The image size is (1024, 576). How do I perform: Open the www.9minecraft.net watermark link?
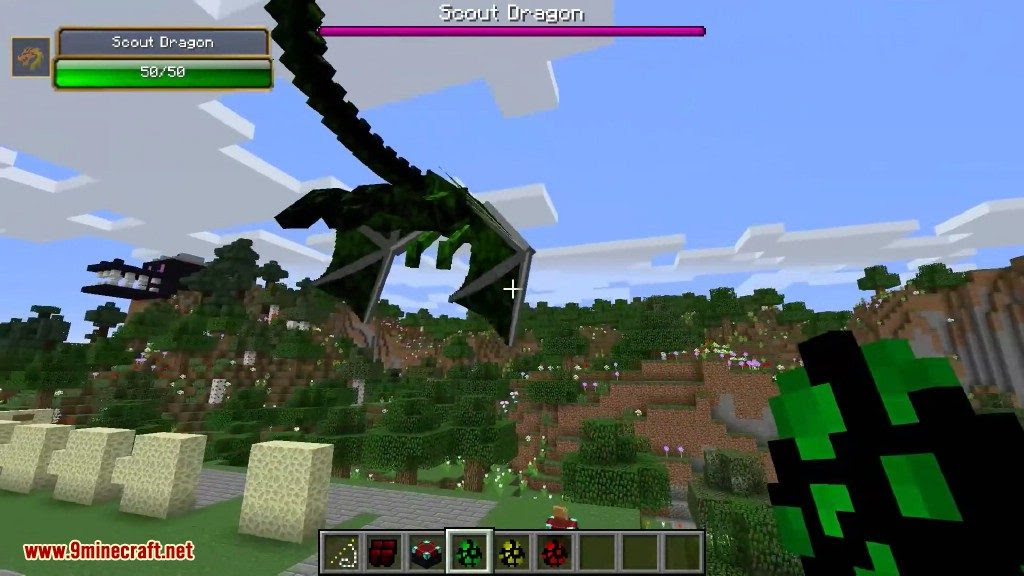[109, 551]
